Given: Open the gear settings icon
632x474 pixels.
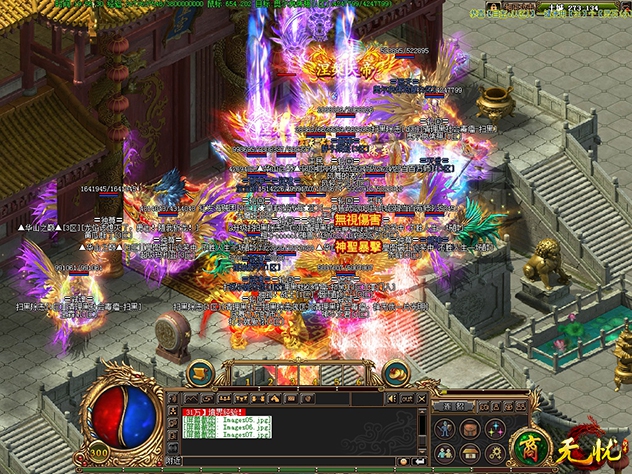Looking at the screenshot, I should click(x=493, y=451).
